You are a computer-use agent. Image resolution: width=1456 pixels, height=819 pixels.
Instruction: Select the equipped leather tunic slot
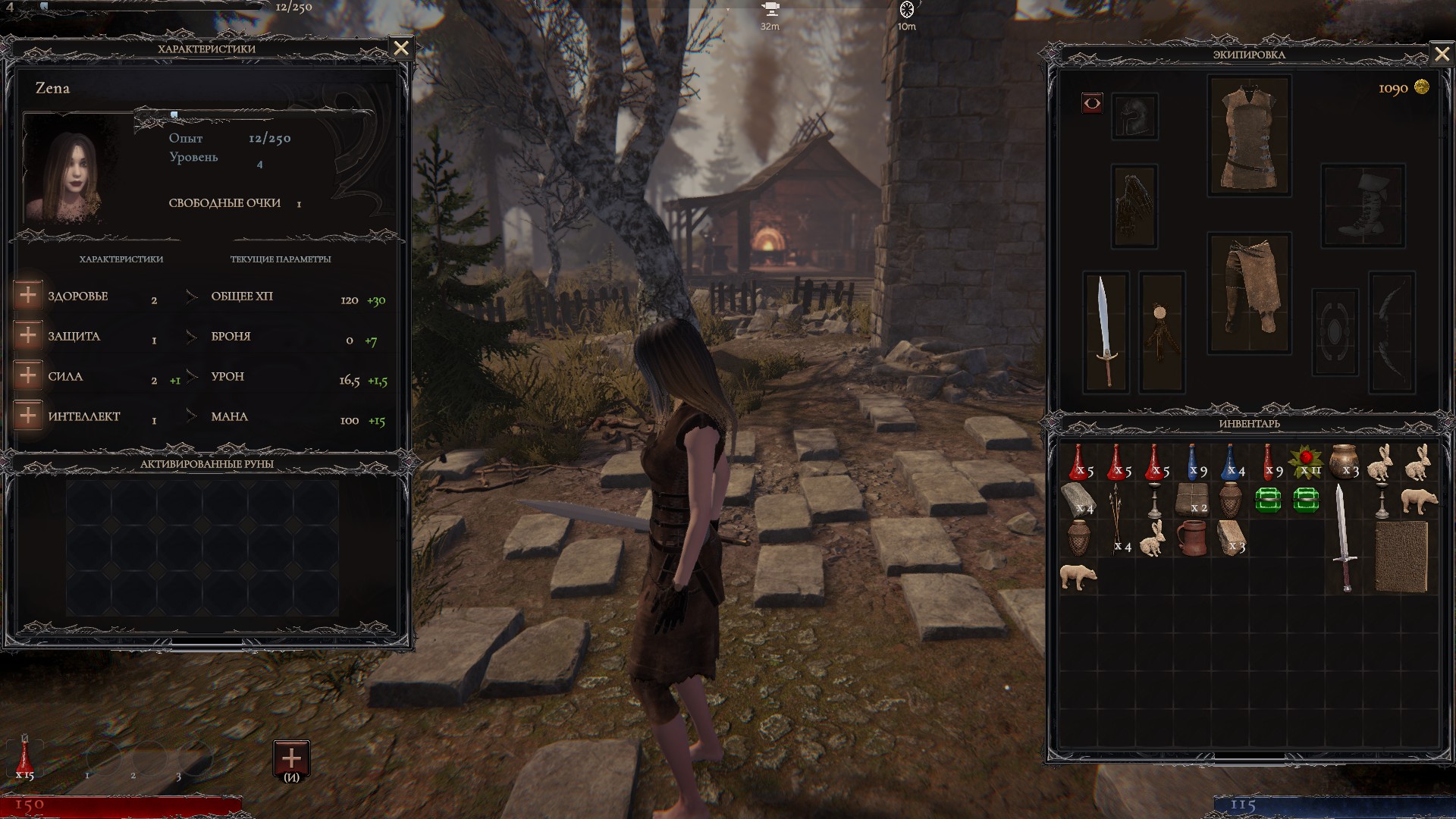point(1249,136)
